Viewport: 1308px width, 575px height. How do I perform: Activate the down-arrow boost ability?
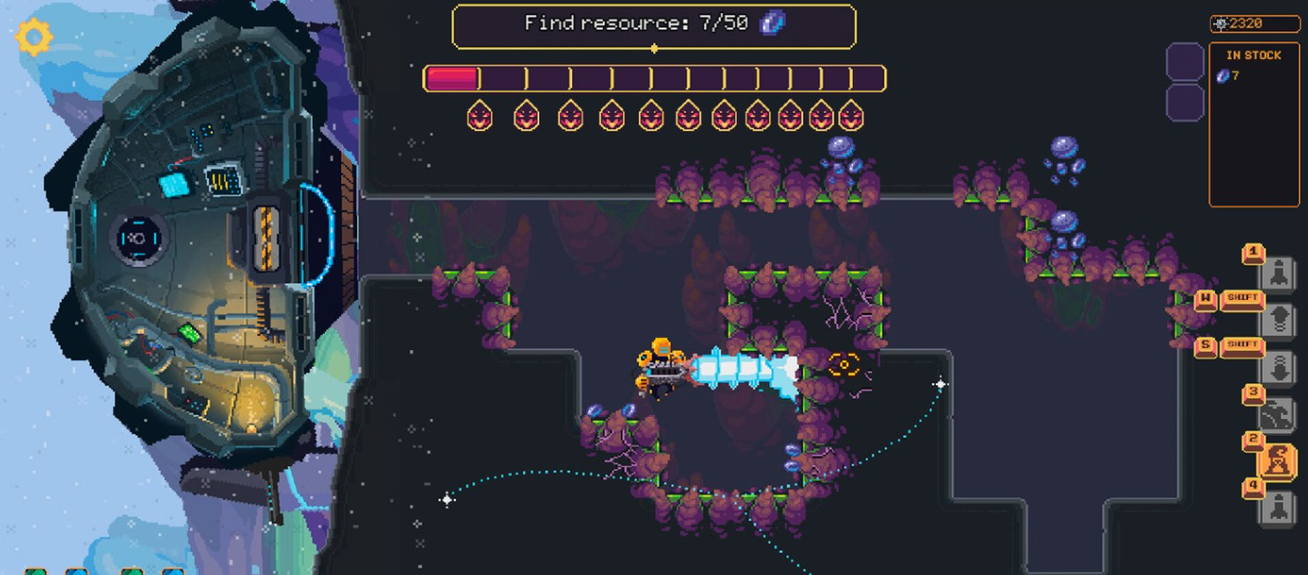pyautogui.click(x=1278, y=367)
